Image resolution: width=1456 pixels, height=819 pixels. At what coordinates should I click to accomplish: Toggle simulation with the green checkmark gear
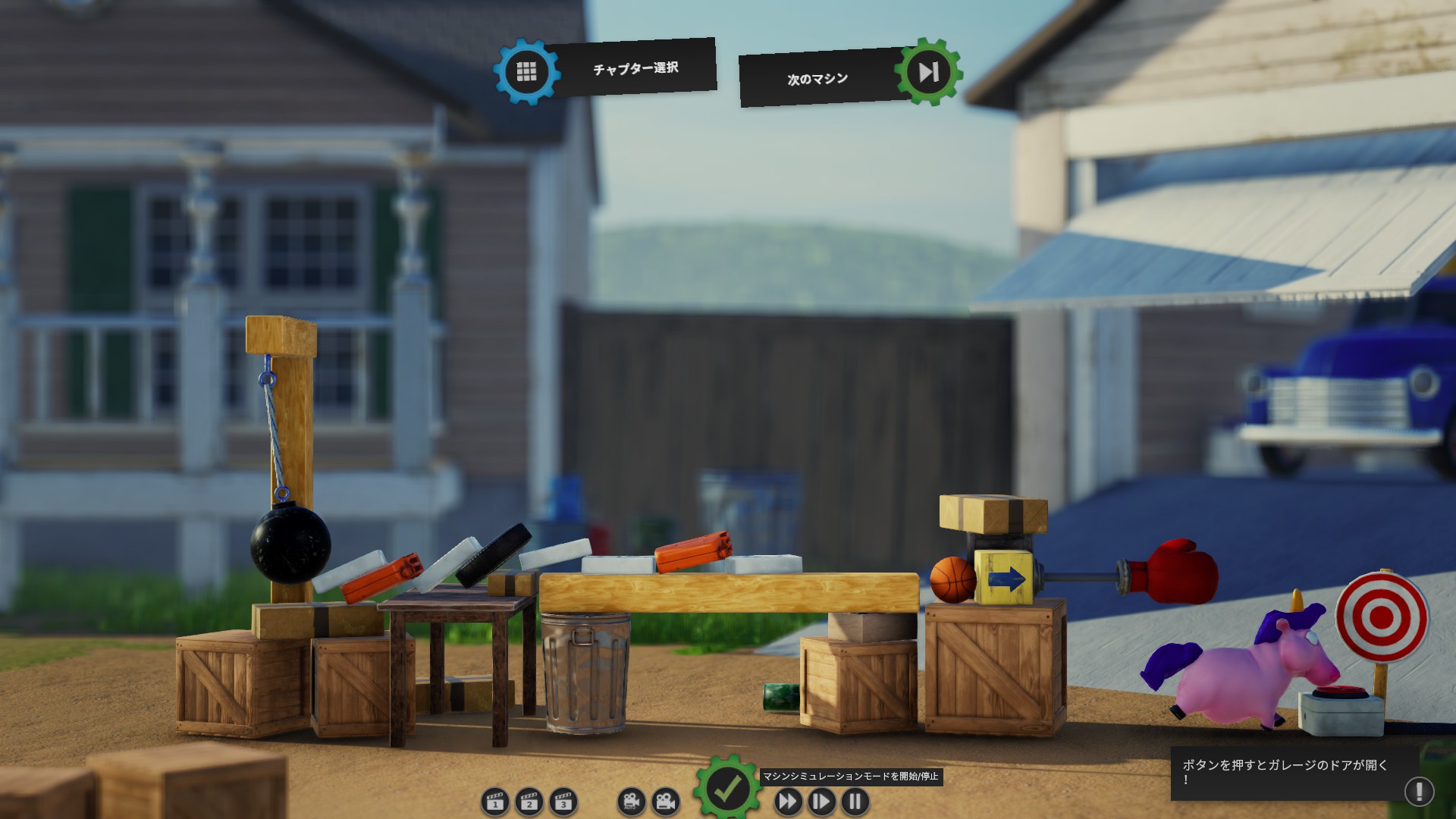[727, 789]
